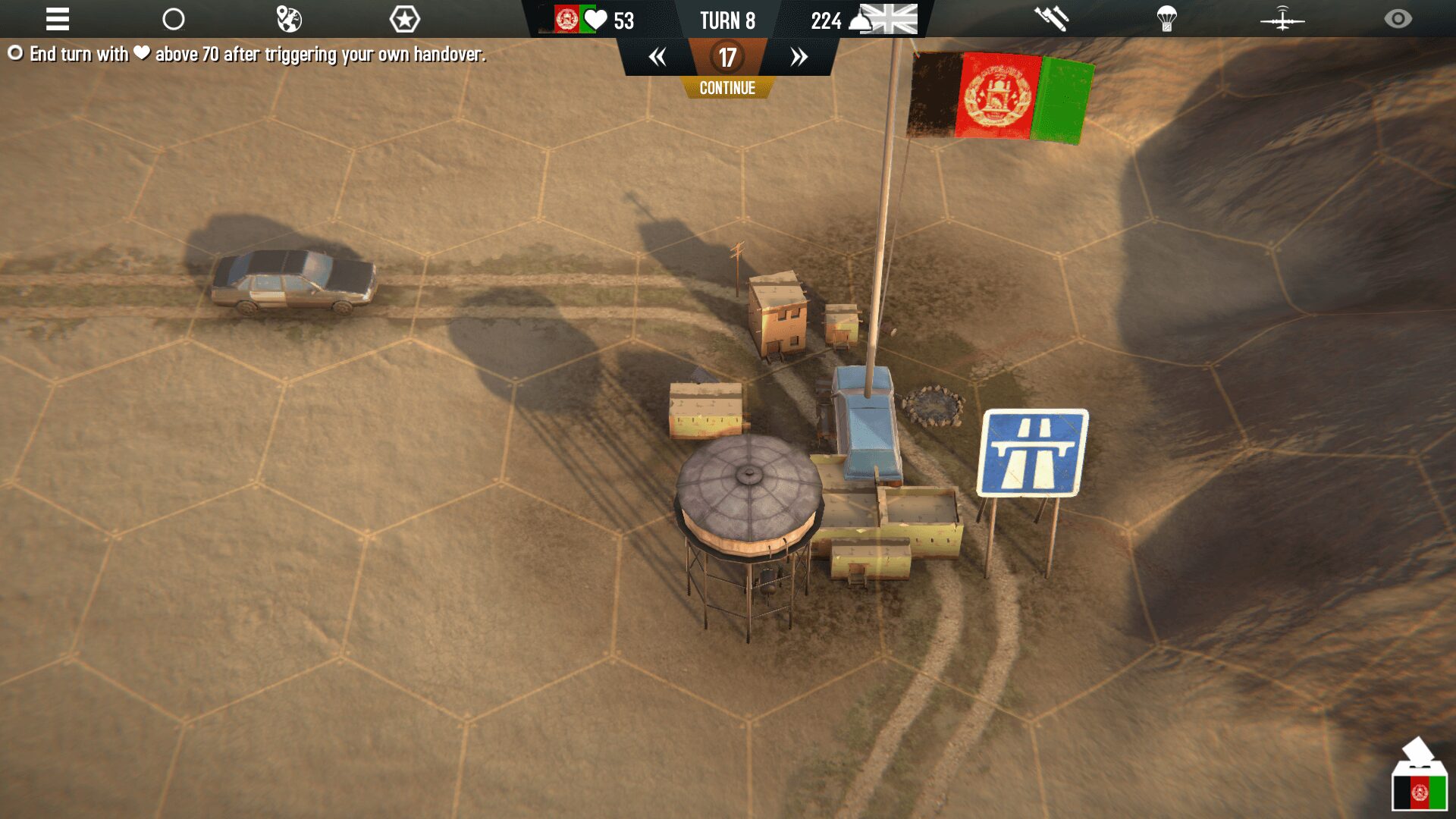The image size is (1456, 819).
Task: Select the blue highway sign marker
Action: (1033, 453)
